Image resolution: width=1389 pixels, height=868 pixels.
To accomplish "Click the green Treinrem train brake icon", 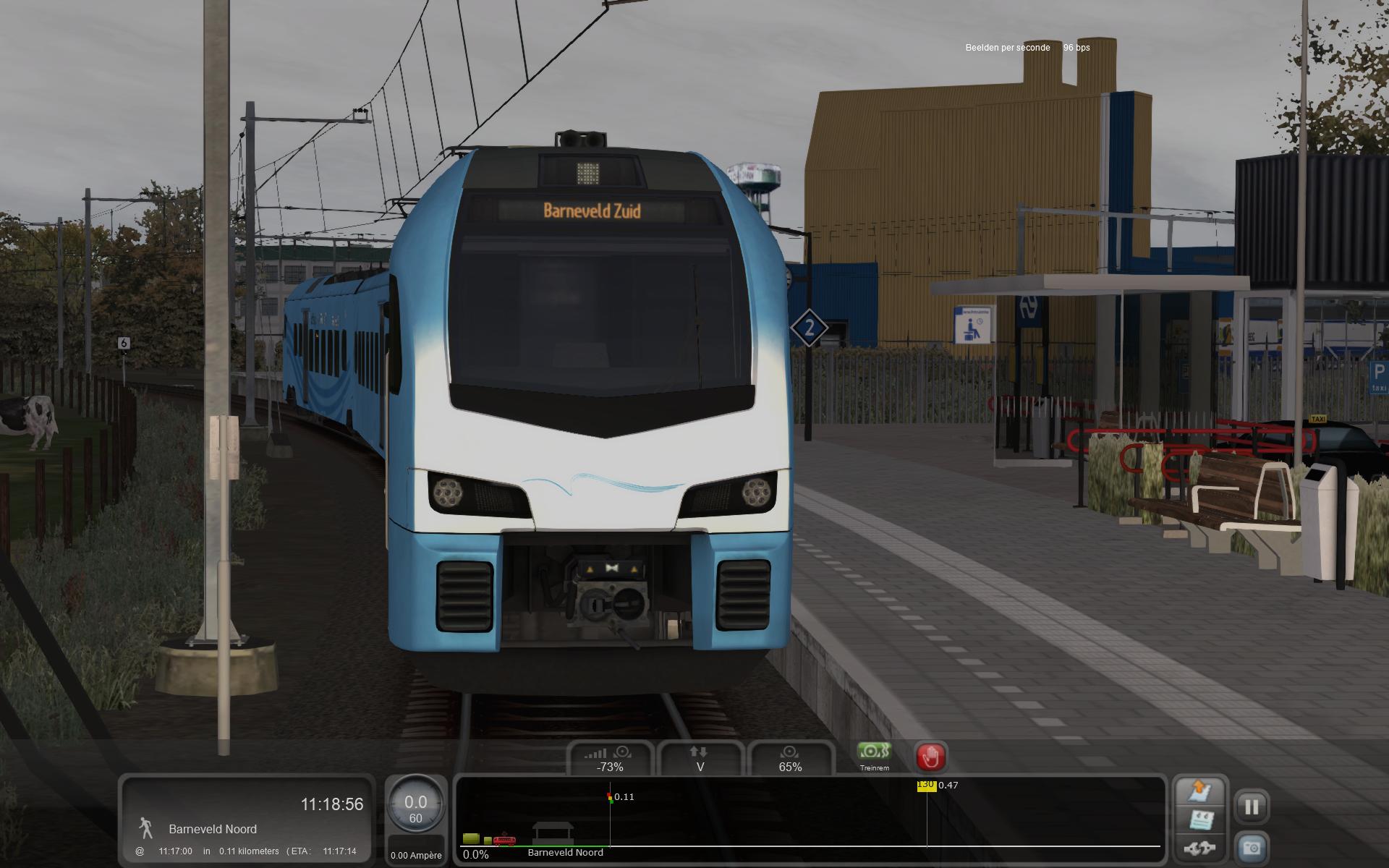I will pyautogui.click(x=874, y=752).
